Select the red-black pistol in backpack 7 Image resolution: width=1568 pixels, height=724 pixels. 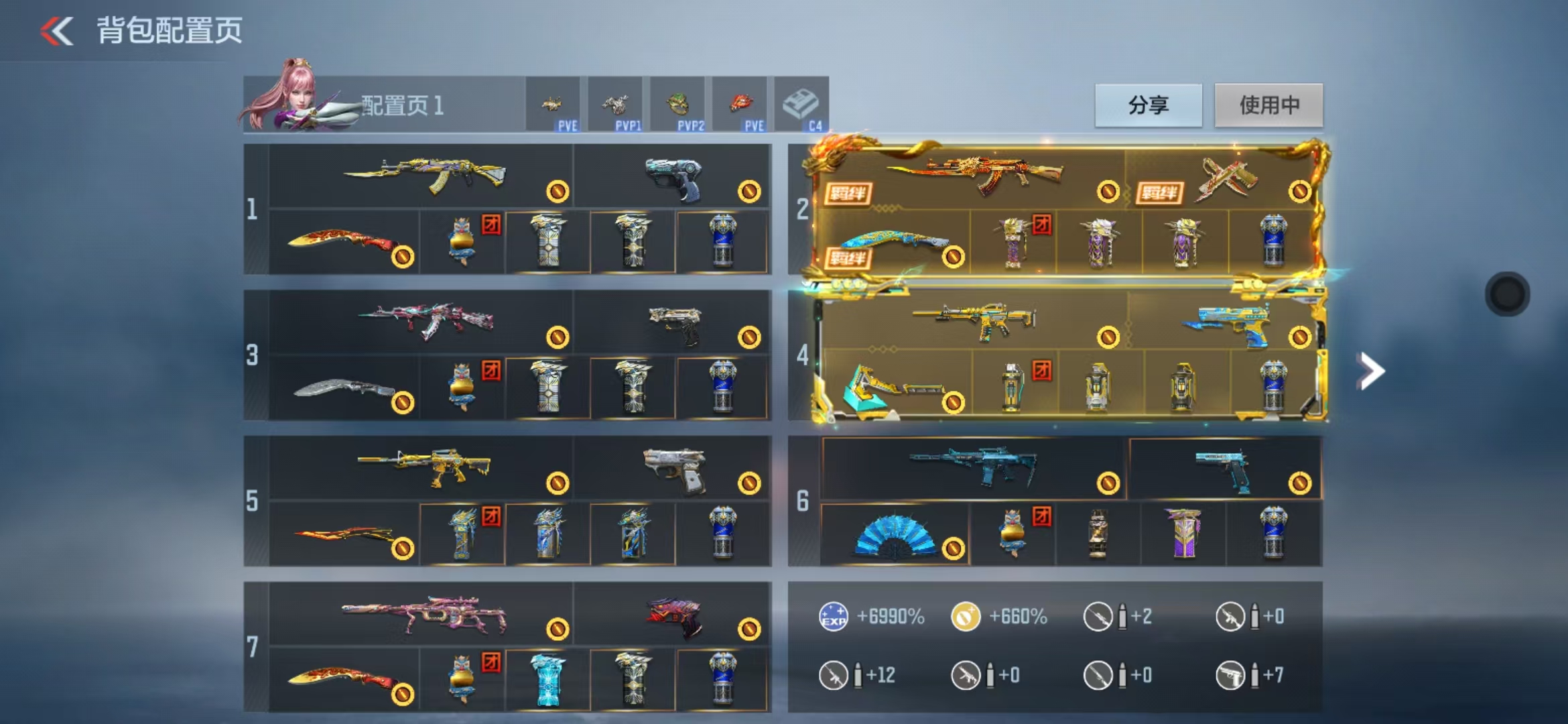coord(674,615)
